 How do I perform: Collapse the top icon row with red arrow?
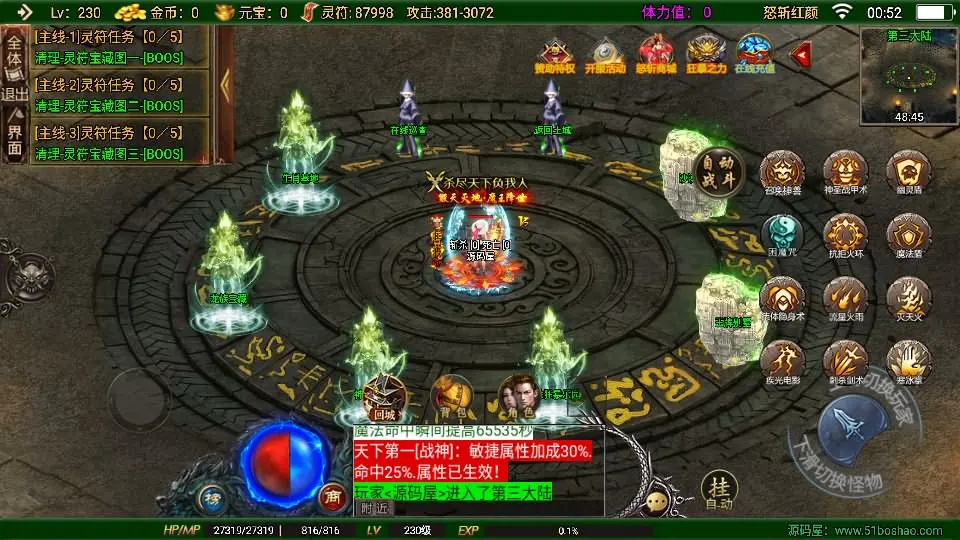point(800,55)
